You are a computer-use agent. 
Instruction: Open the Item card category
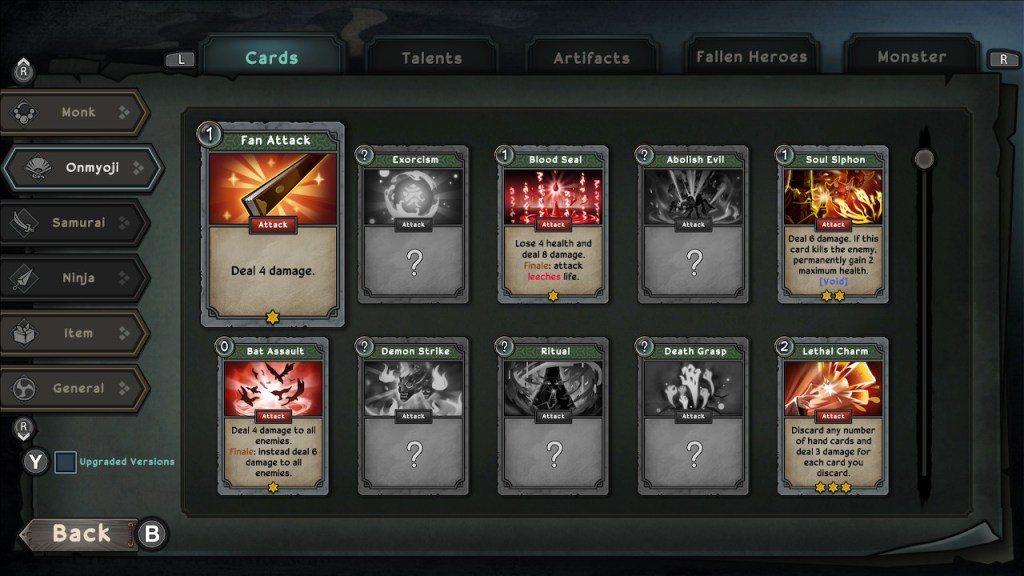coord(78,333)
